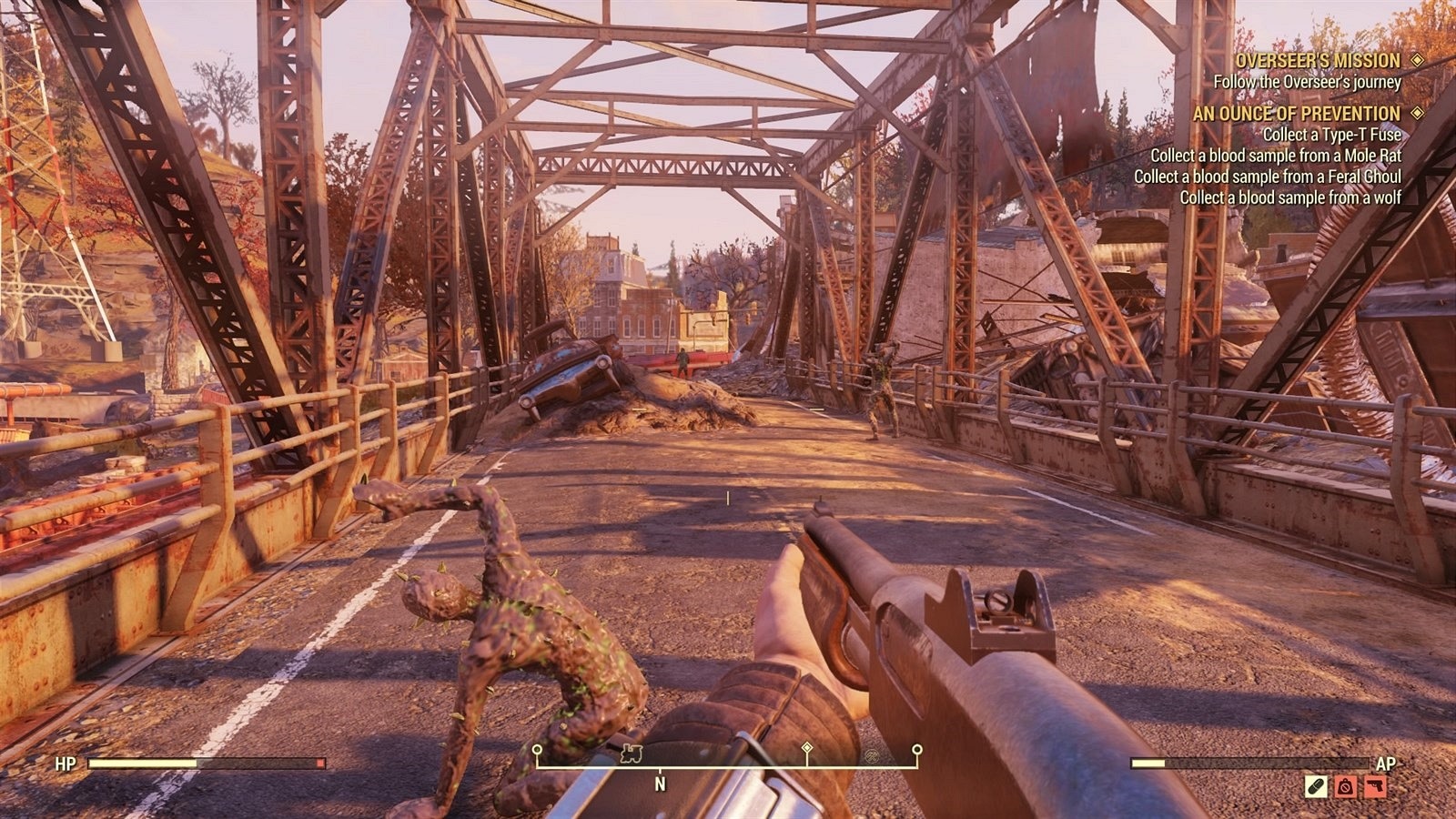Image resolution: width=1456 pixels, height=819 pixels.
Task: Select the overencumbered weight status icon
Action: click(1345, 786)
